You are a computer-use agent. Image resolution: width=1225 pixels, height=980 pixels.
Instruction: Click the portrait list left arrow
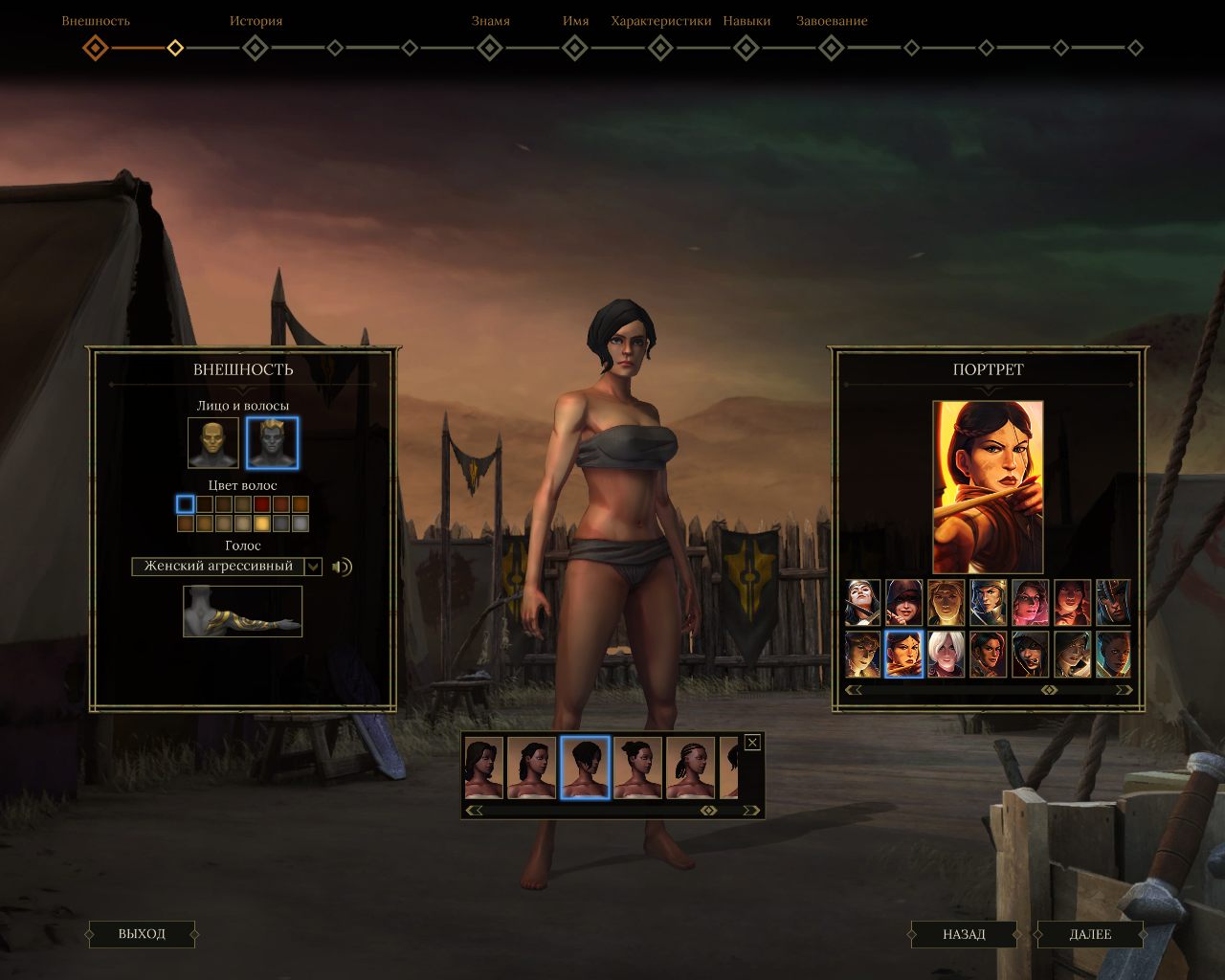point(853,690)
